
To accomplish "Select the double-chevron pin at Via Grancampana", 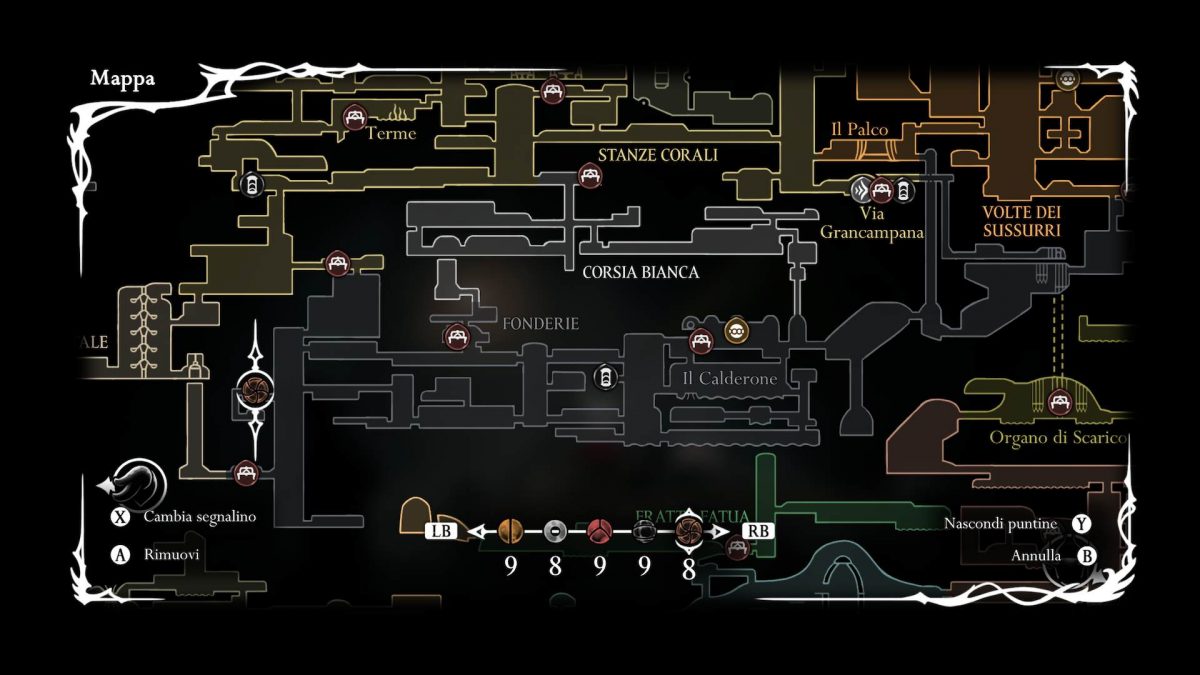I will (x=861, y=189).
